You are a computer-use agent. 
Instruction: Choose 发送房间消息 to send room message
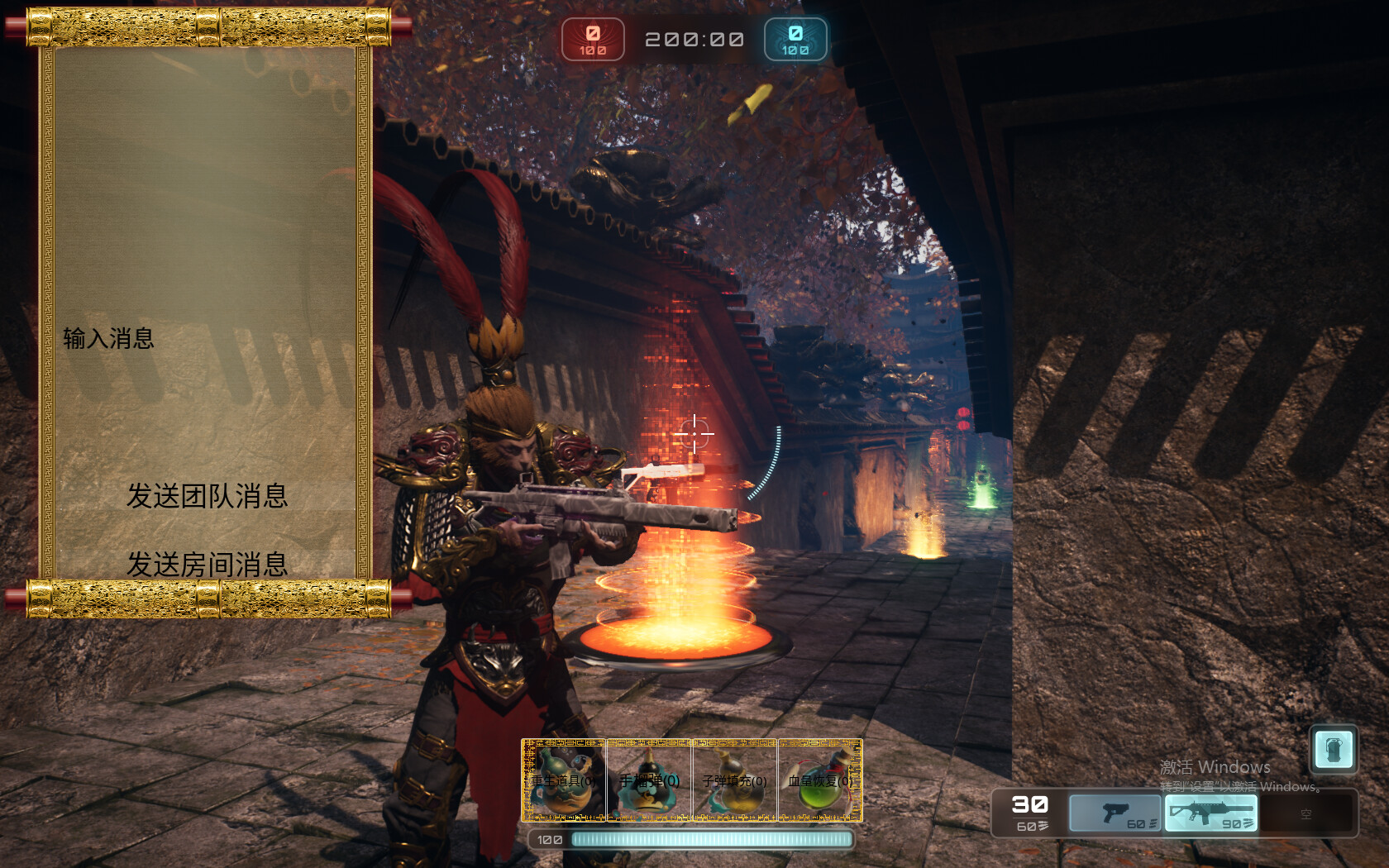pyautogui.click(x=207, y=565)
